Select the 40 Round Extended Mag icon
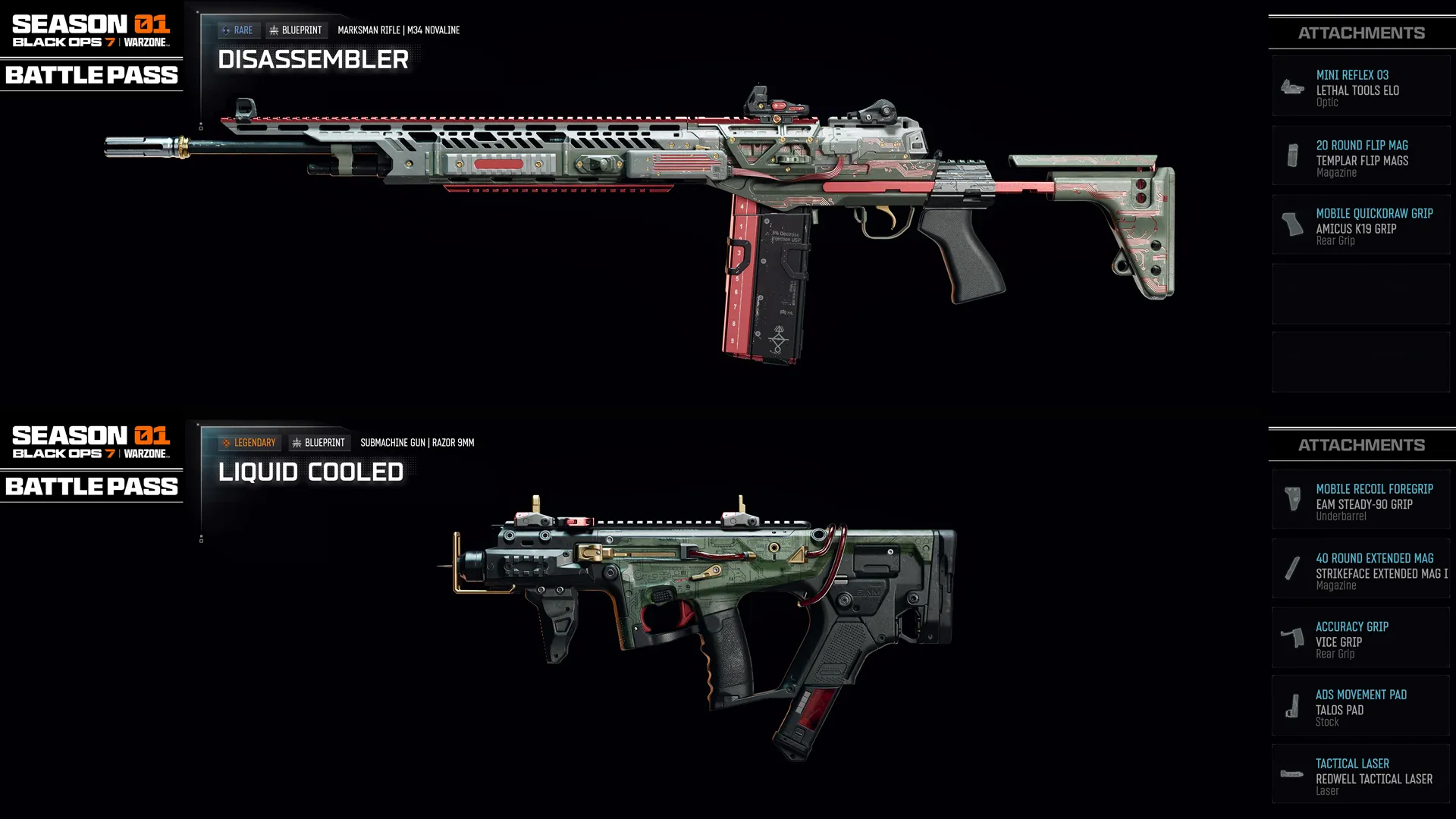1456x819 pixels. pyautogui.click(x=1291, y=568)
